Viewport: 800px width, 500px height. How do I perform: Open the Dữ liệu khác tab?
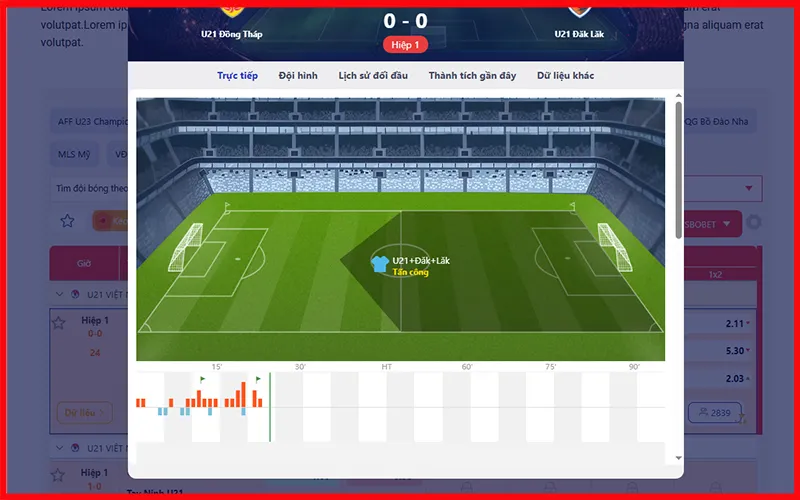[x=566, y=76]
